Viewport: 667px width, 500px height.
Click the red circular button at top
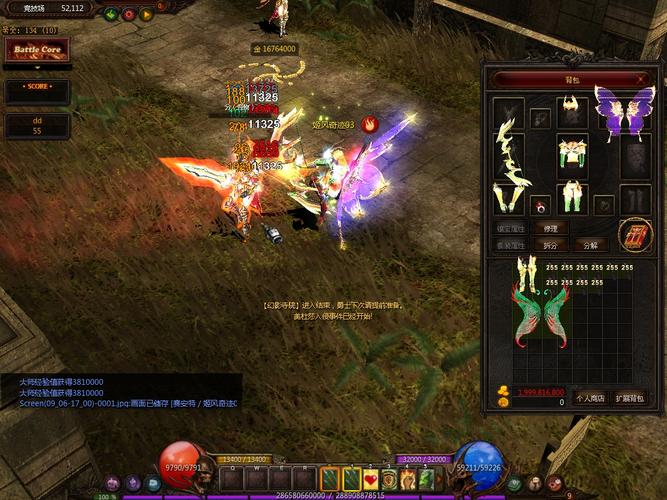pos(127,14)
